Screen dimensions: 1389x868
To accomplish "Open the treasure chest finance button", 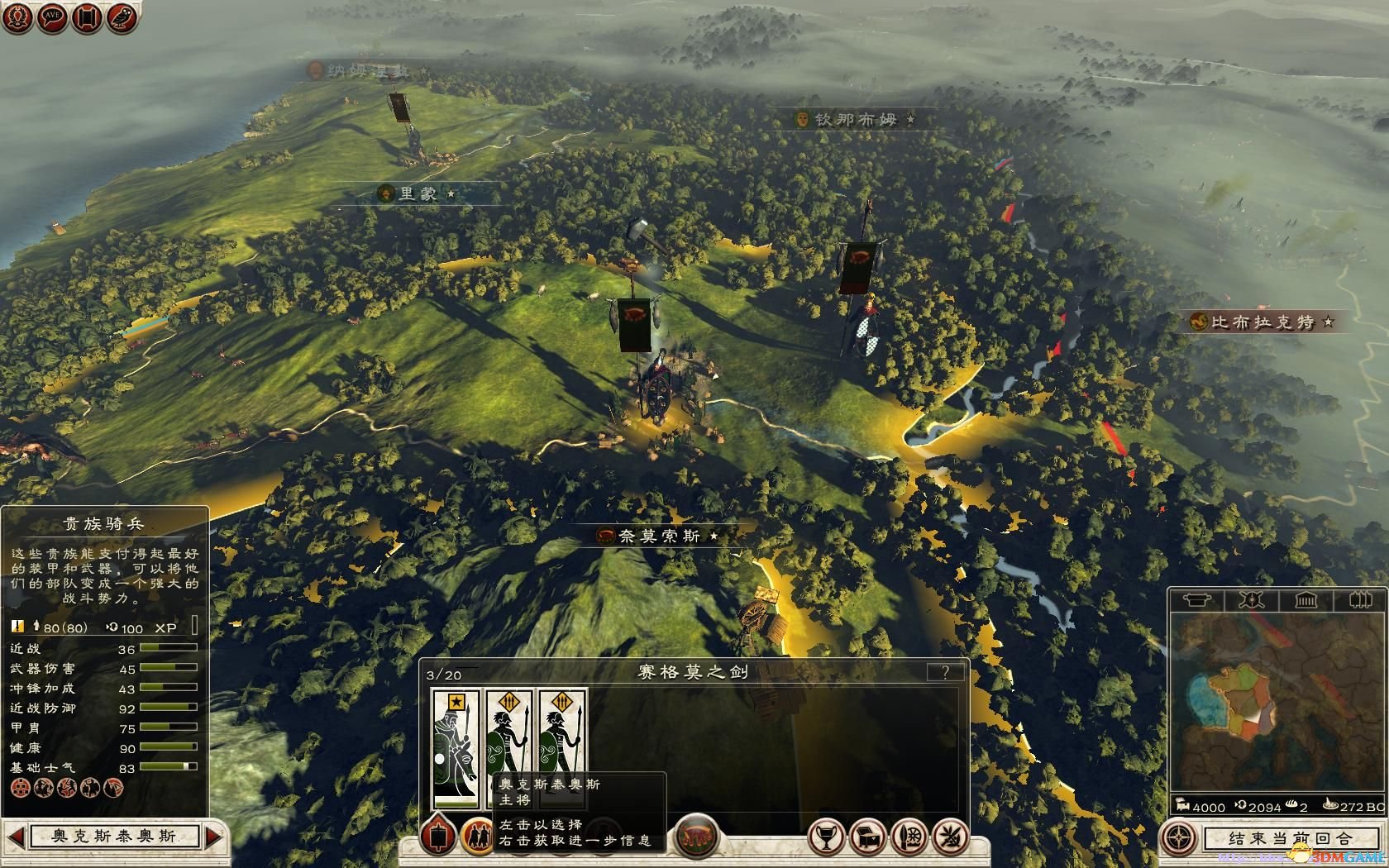I will point(866,837).
